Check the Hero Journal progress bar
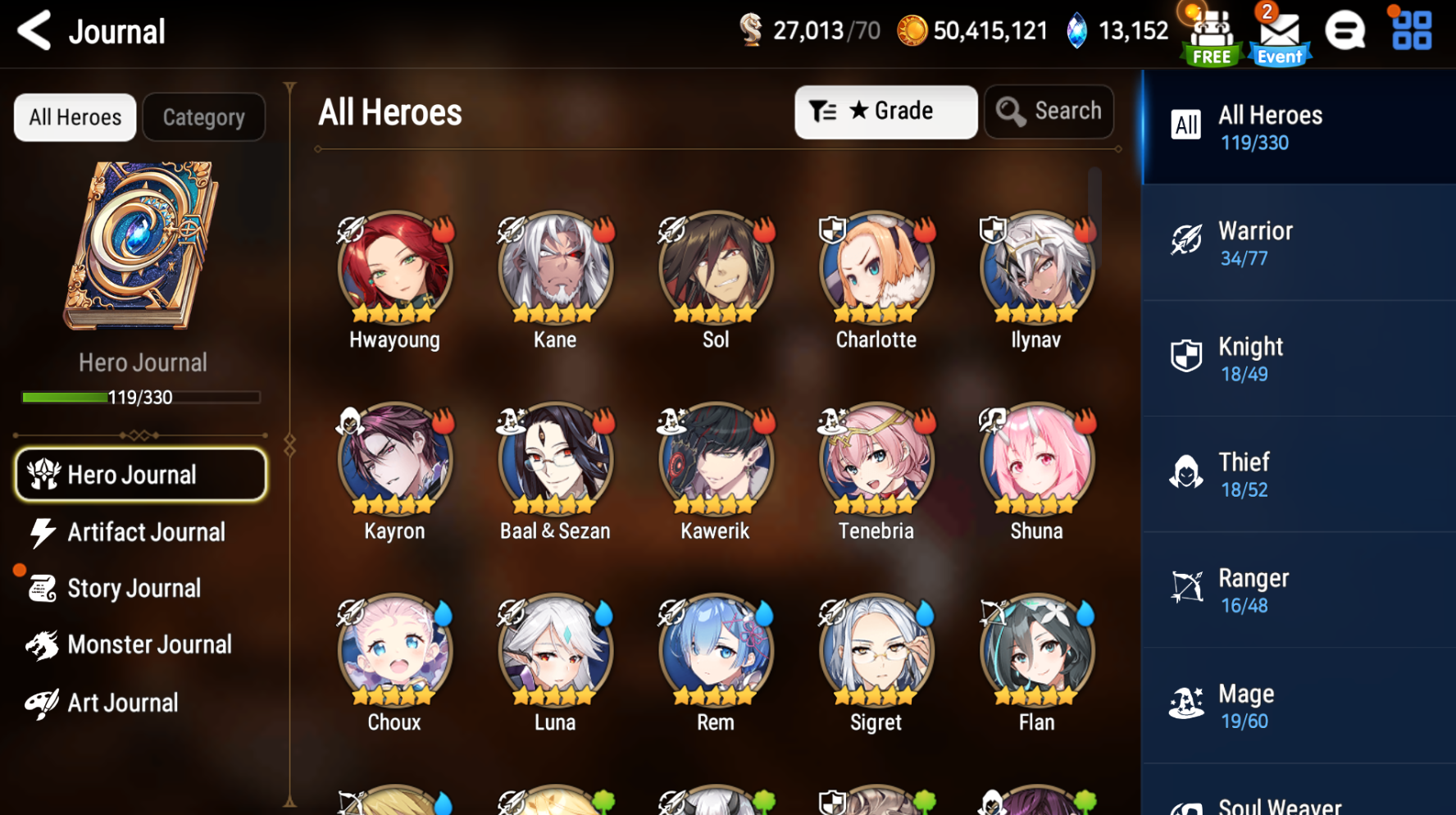Image resolution: width=1456 pixels, height=815 pixels. click(x=139, y=398)
